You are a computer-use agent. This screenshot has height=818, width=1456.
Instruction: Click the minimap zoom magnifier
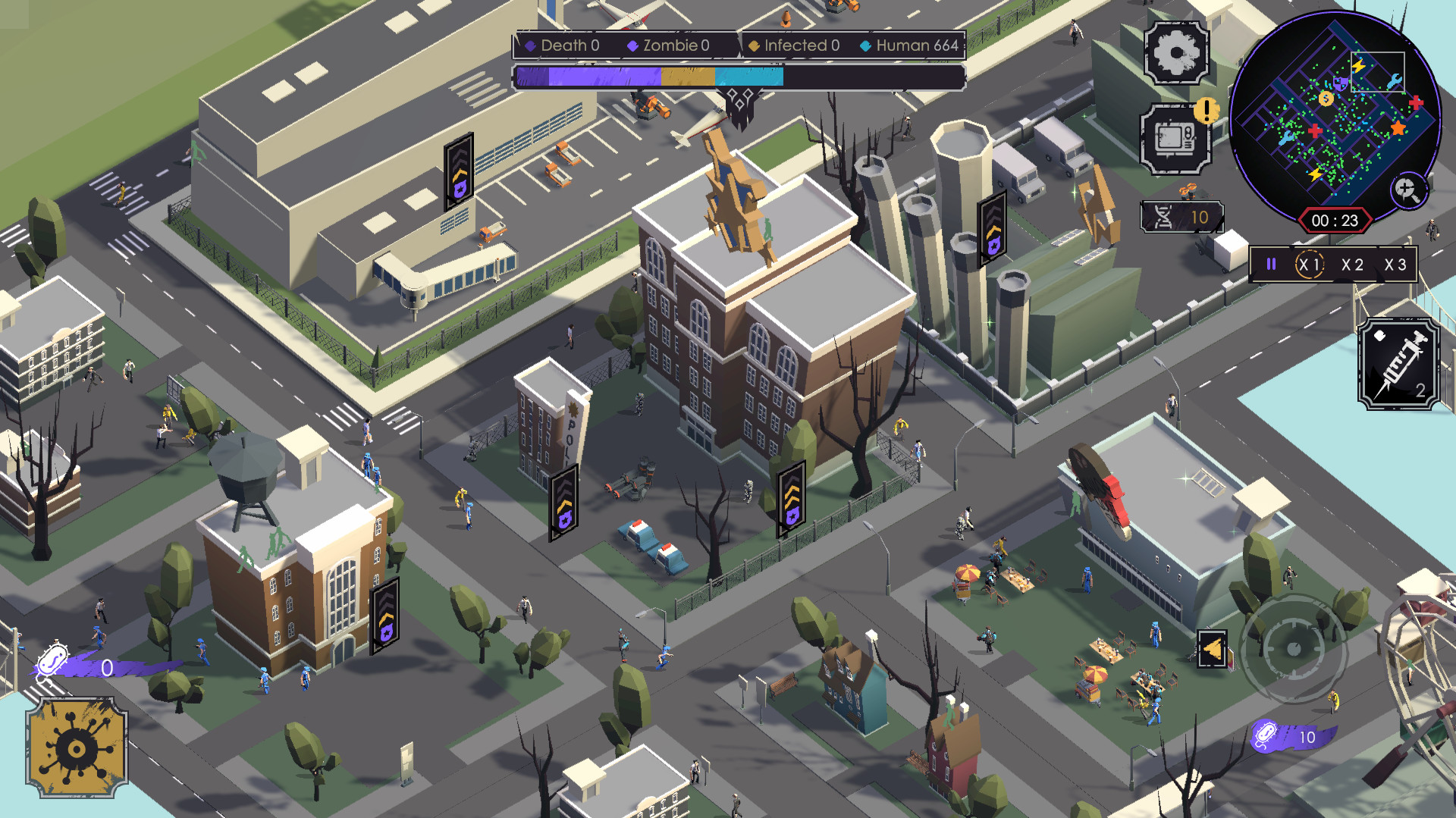pyautogui.click(x=1410, y=190)
